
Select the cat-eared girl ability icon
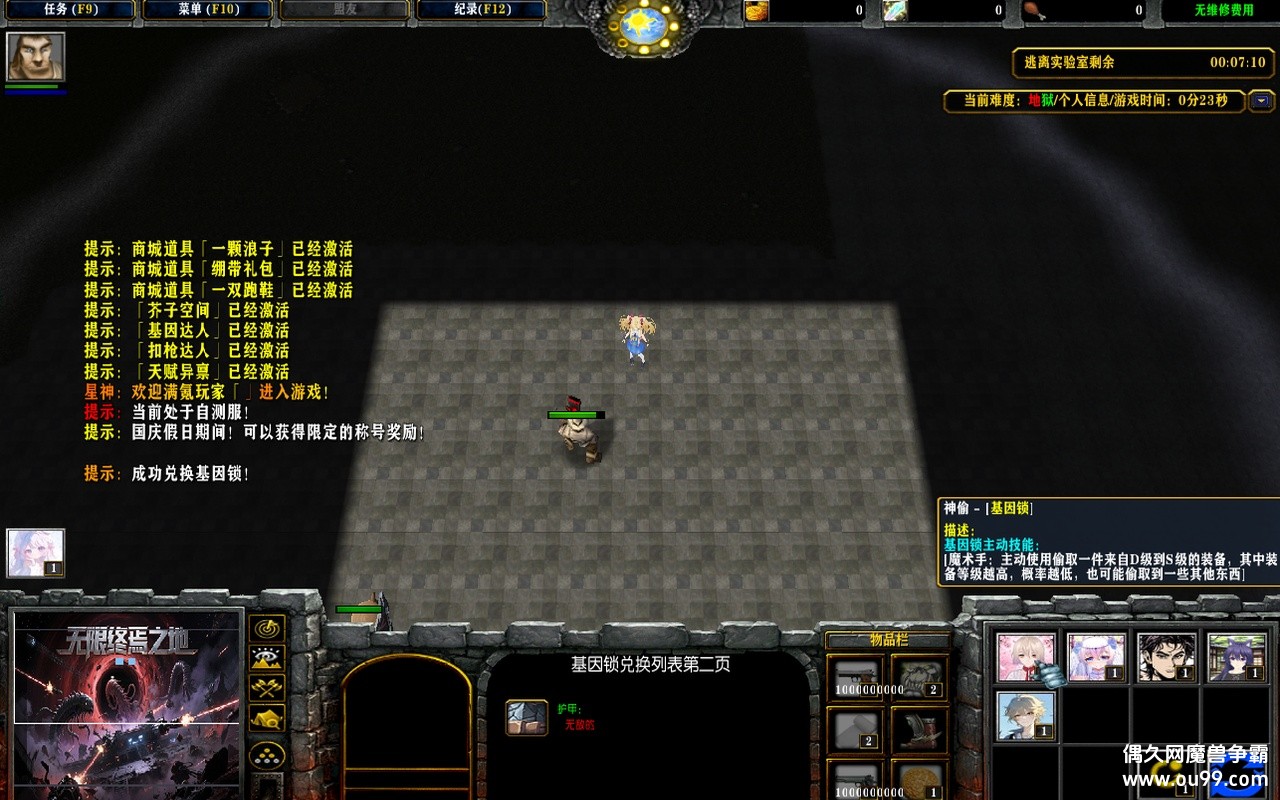pos(1237,658)
